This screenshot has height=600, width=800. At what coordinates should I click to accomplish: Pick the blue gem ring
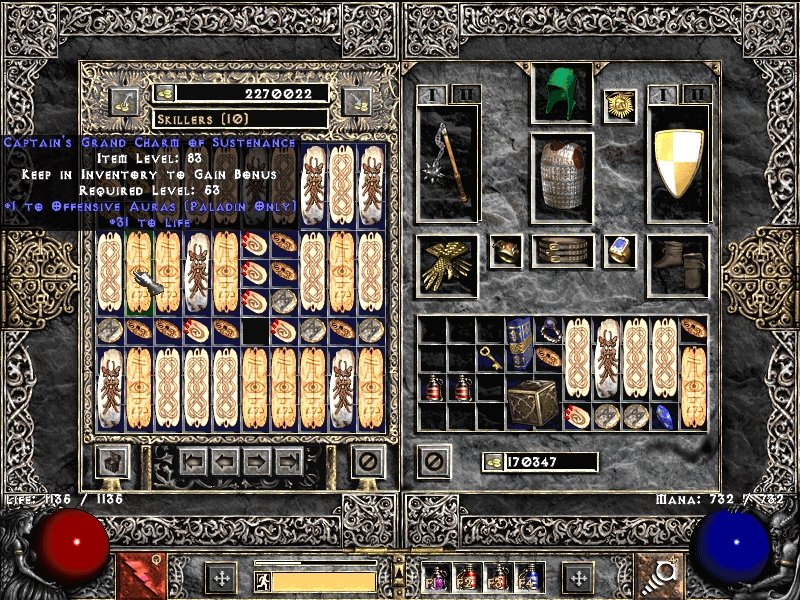tap(620, 251)
